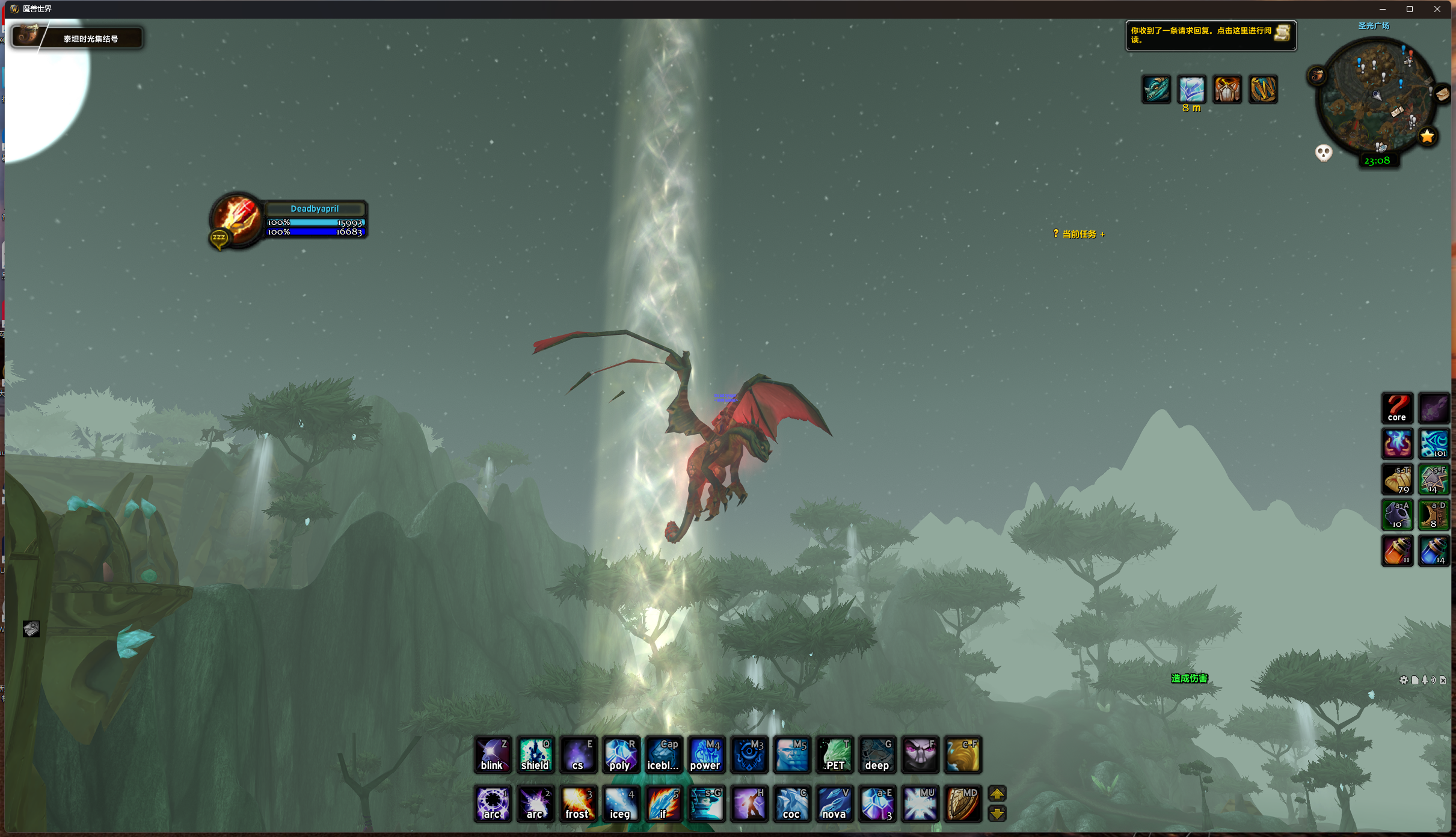Use the poly spell slot

[620, 755]
